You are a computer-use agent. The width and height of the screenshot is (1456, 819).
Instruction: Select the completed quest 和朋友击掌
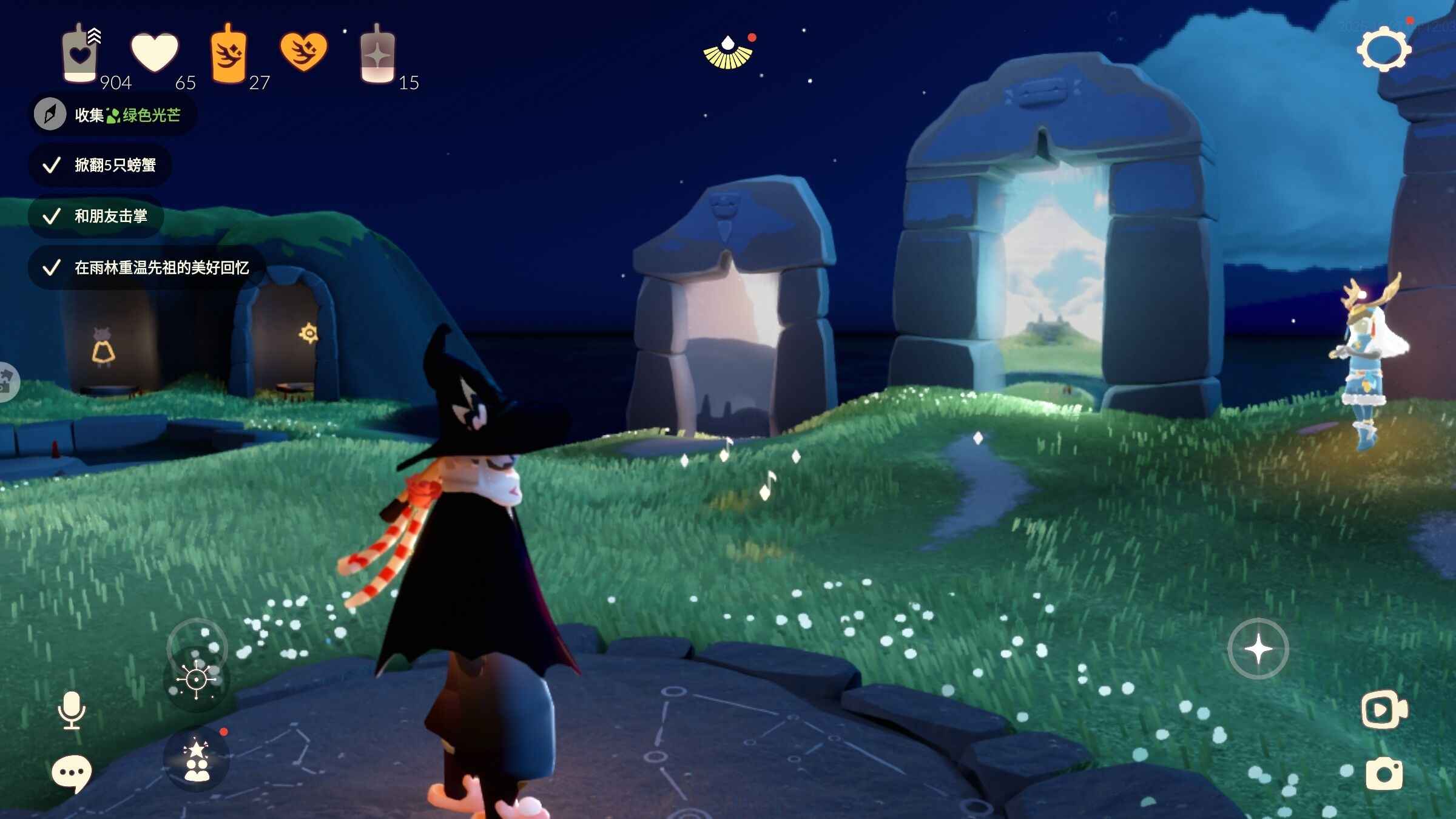(96, 216)
